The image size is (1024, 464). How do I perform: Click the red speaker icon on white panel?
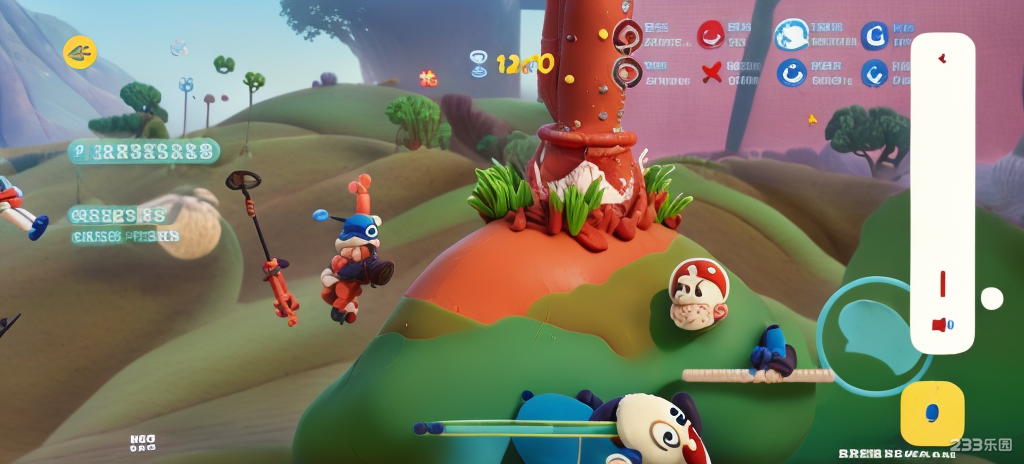939,324
